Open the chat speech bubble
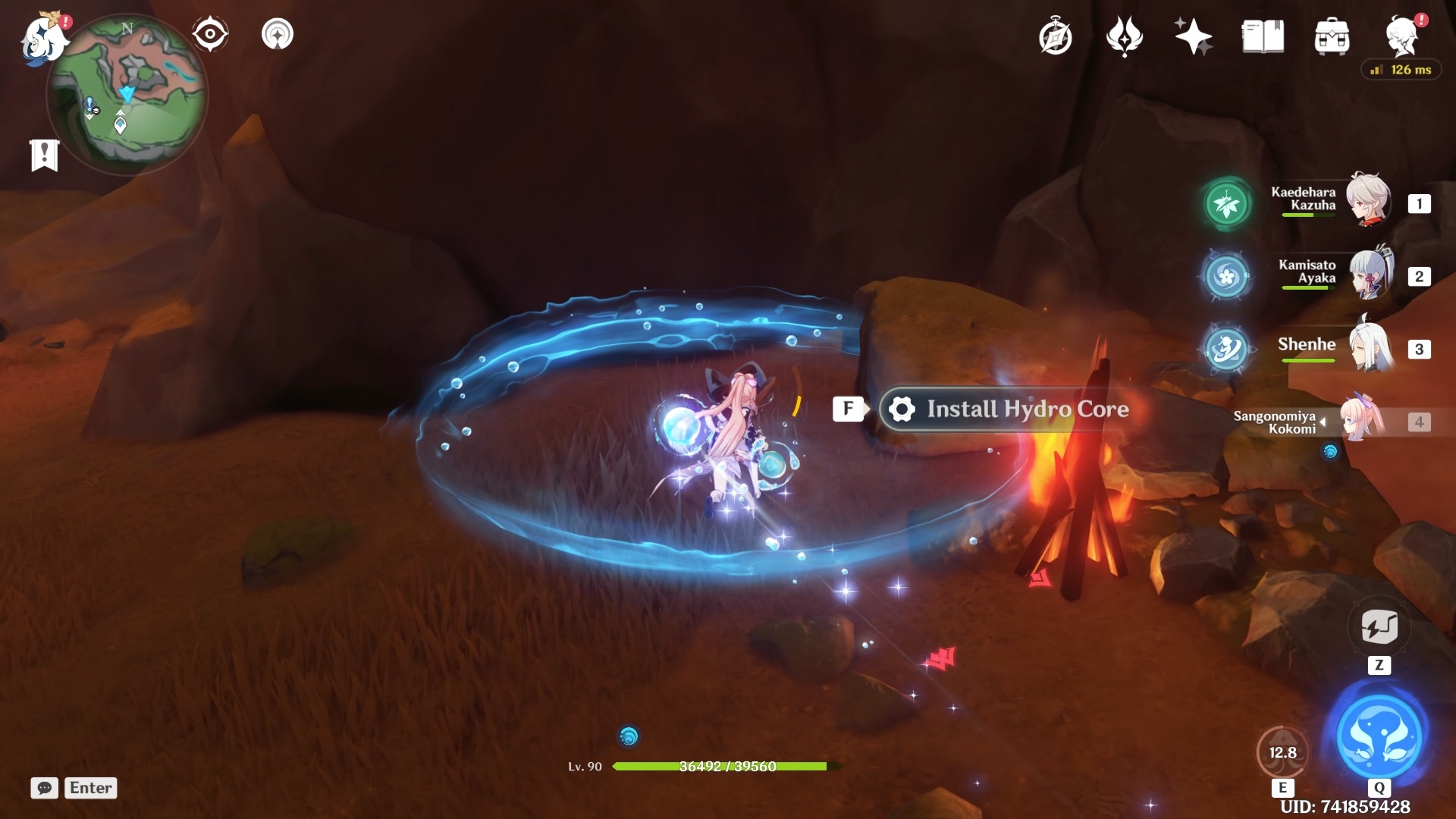The width and height of the screenshot is (1456, 819). coord(44,788)
